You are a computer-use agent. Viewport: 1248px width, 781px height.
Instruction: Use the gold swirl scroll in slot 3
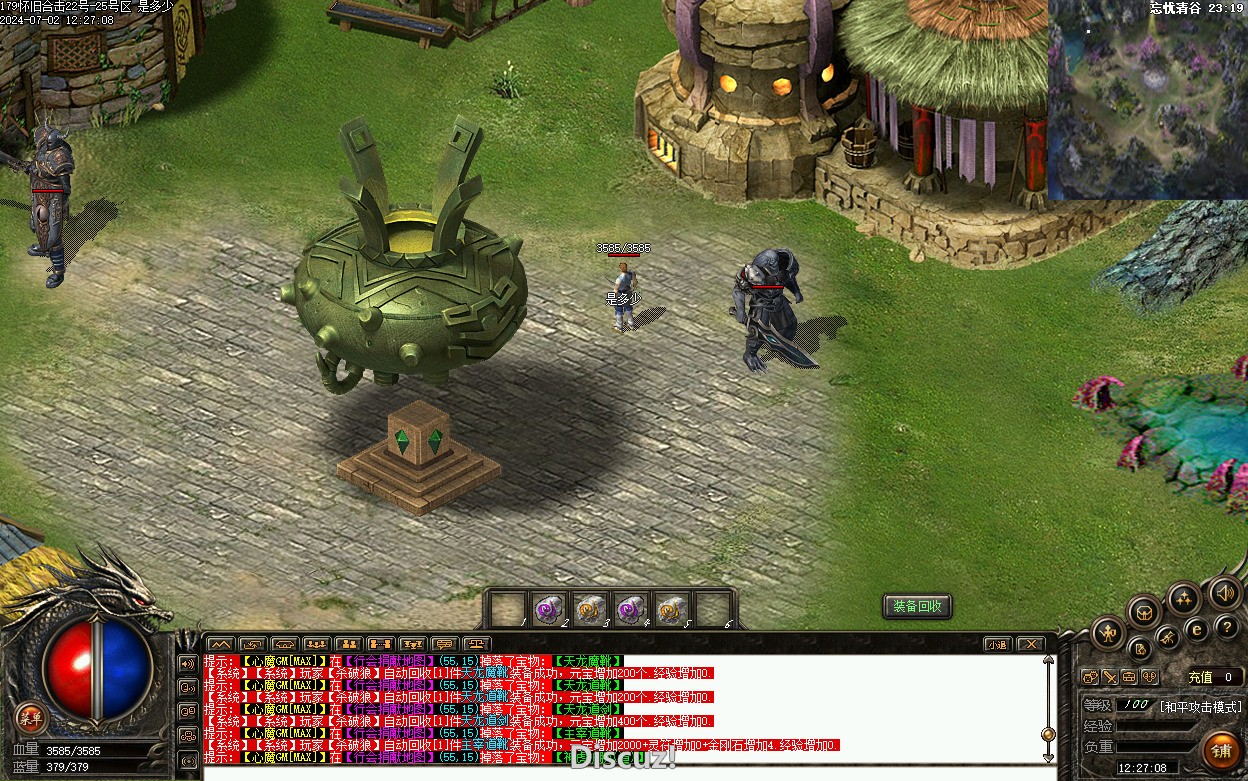588,608
